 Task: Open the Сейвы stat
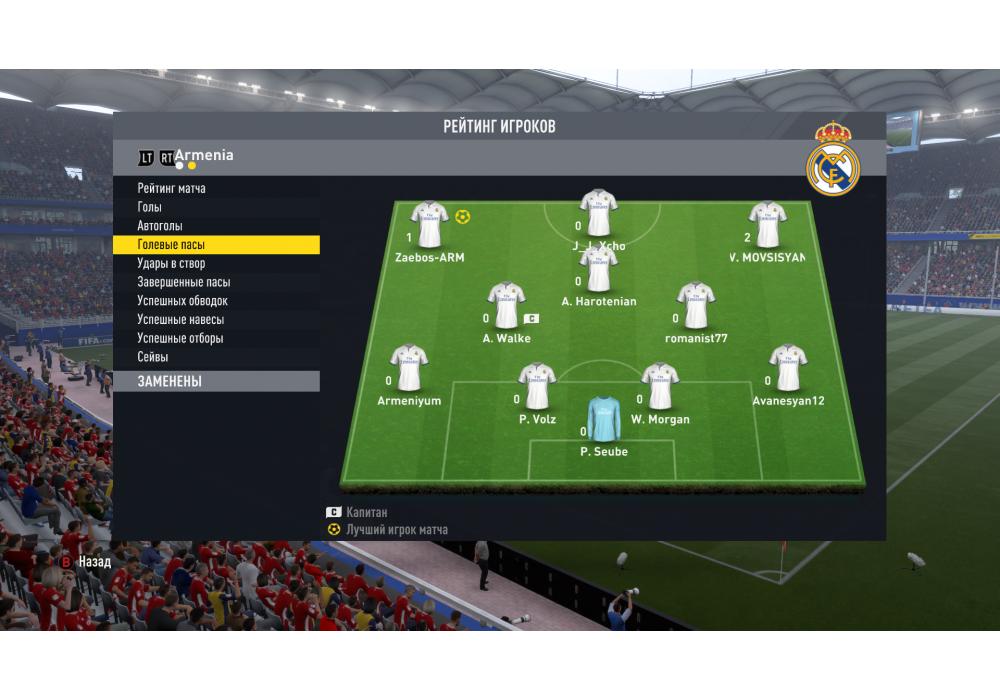(153, 357)
